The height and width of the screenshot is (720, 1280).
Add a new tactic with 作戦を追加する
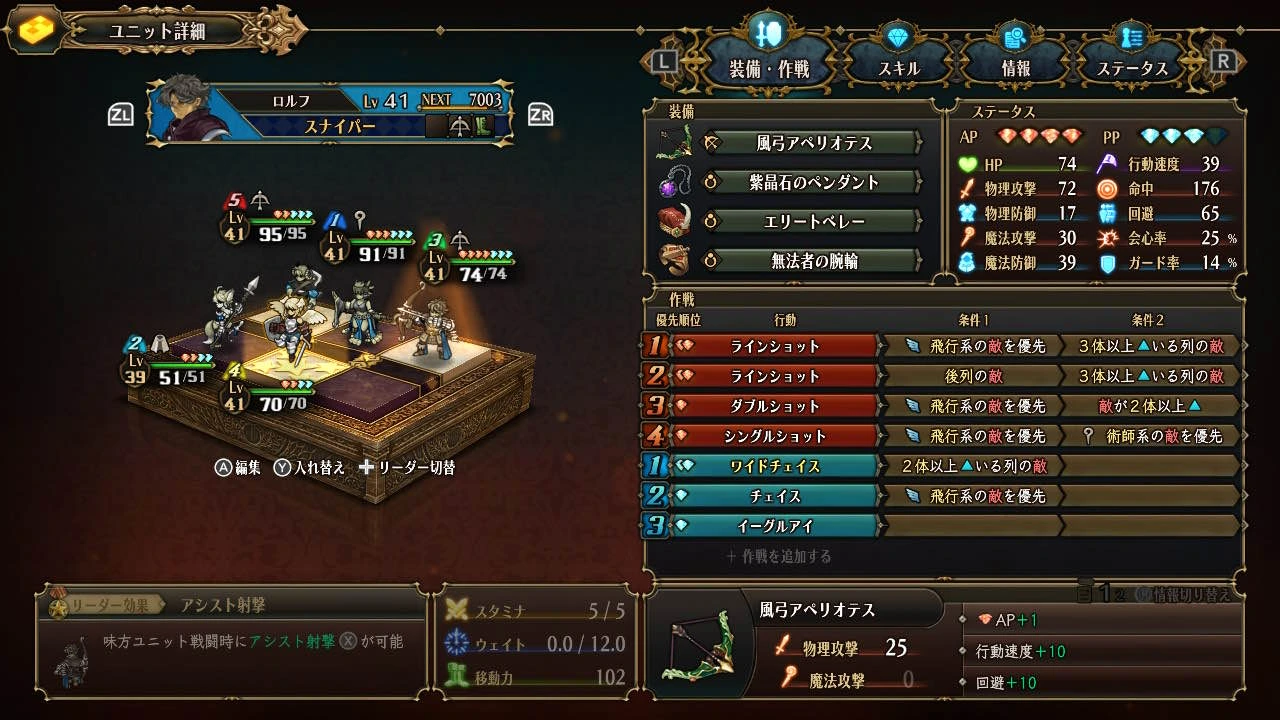tap(780, 556)
